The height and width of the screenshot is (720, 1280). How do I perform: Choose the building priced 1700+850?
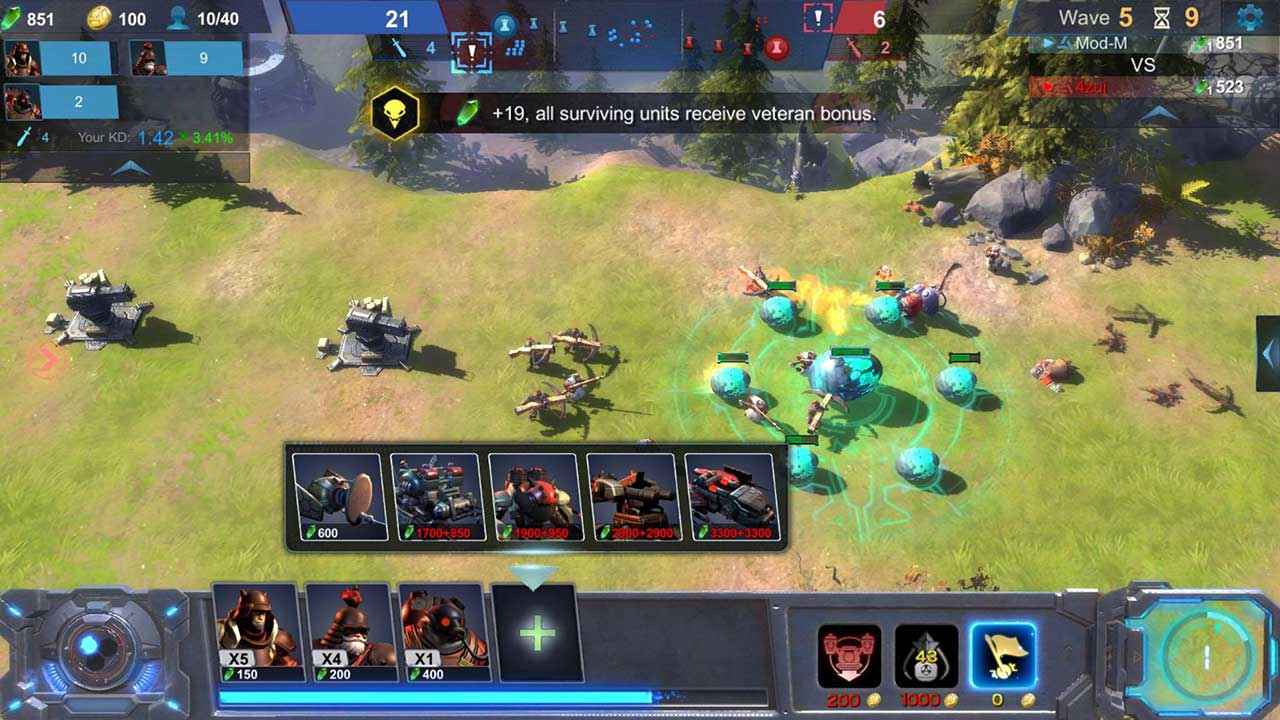click(437, 497)
